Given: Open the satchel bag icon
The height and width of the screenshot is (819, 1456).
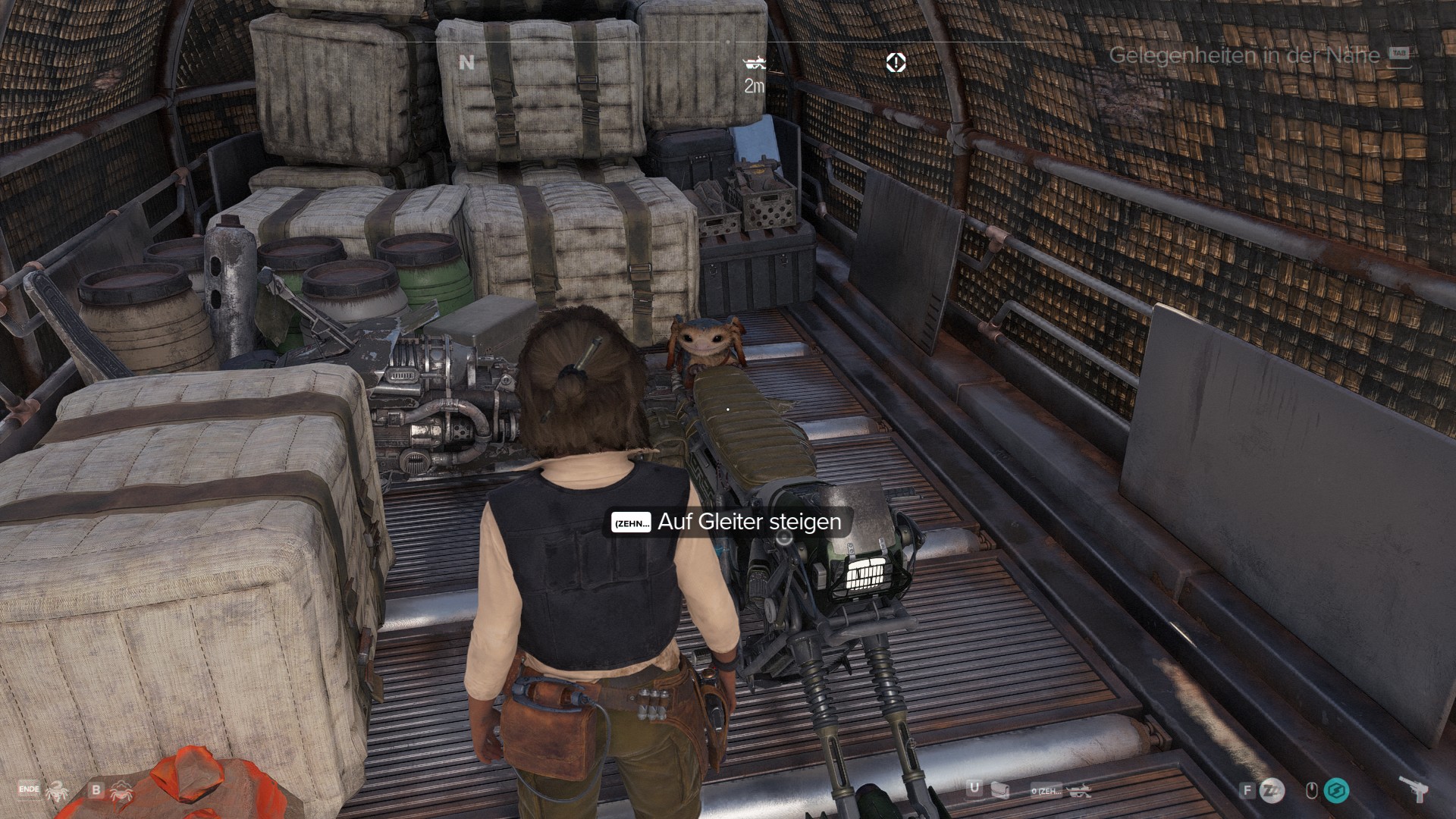Looking at the screenshot, I should [x=1000, y=791].
